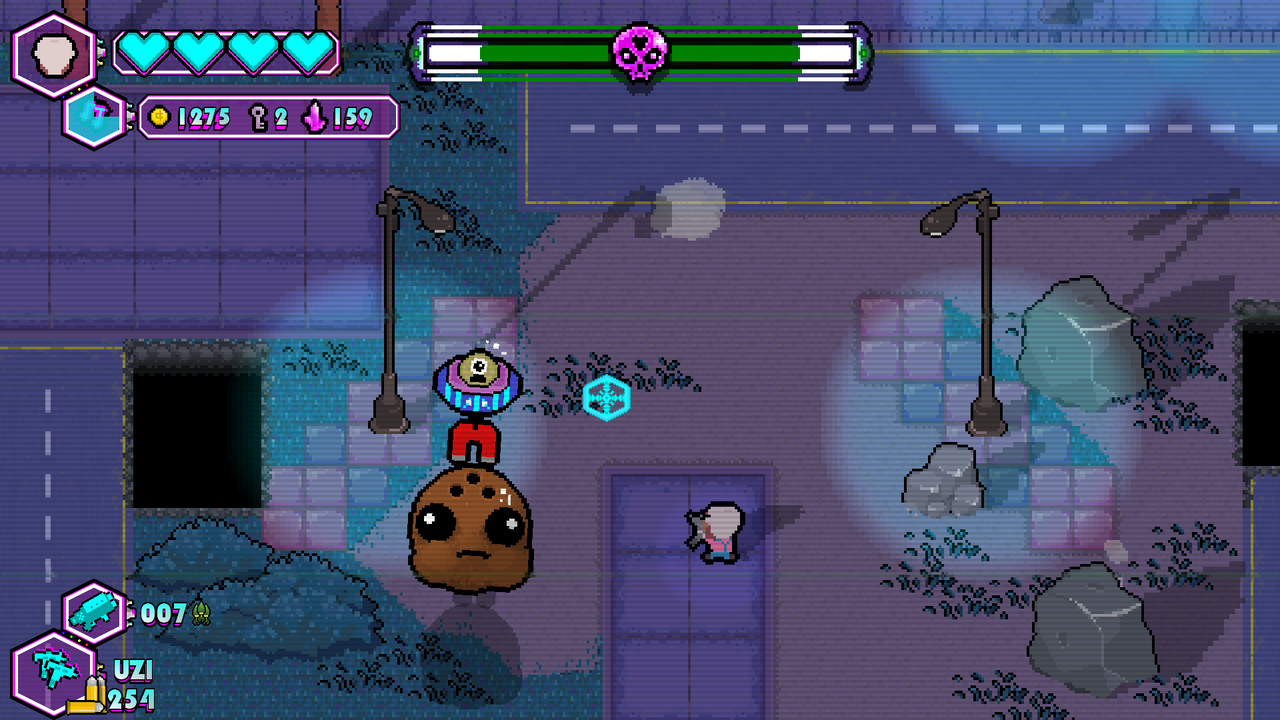The height and width of the screenshot is (720, 1280).
Task: Click the bullet ammo icon under the UZI hexagon
Action: point(90,695)
